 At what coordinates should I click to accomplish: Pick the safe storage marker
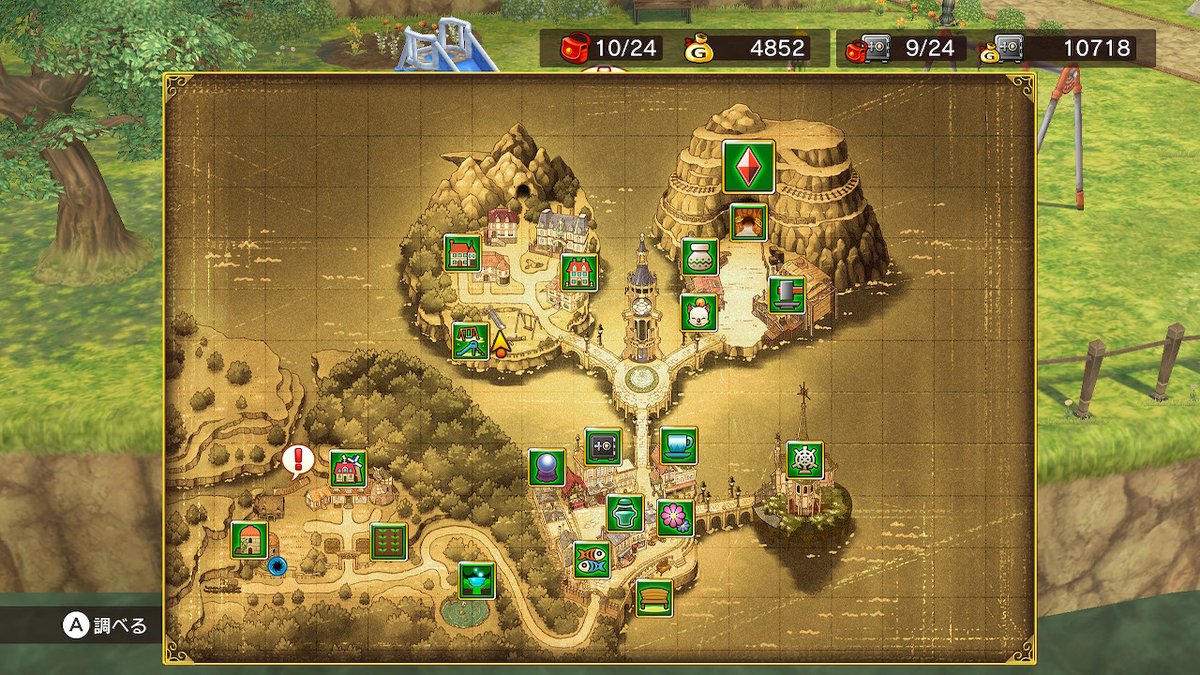(x=603, y=446)
